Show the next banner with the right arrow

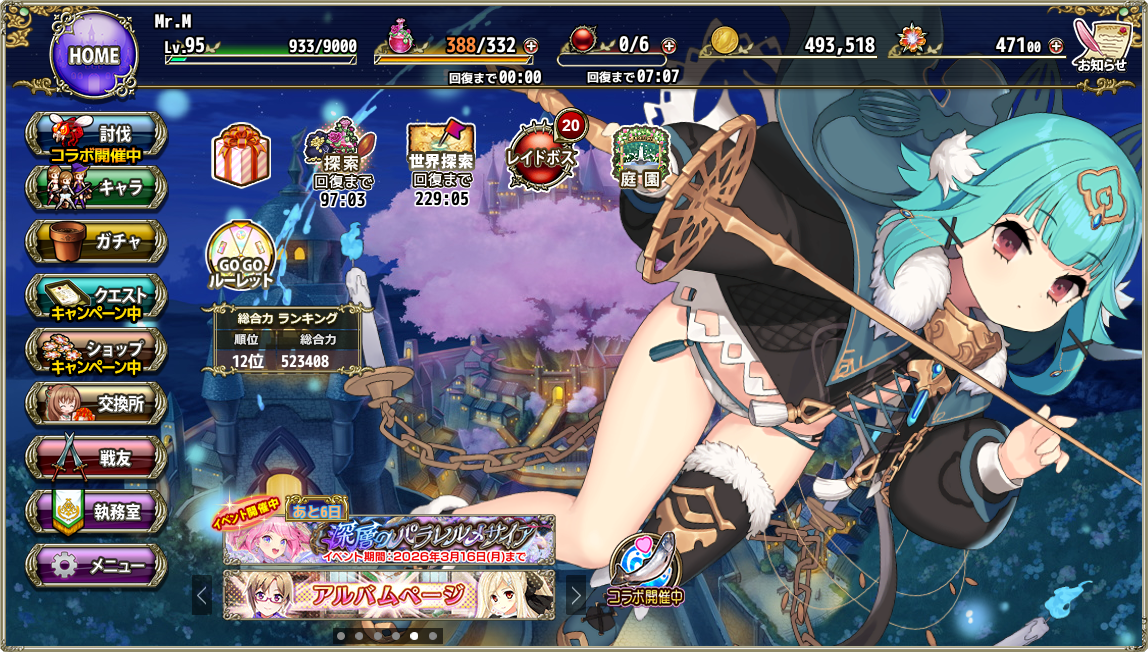[576, 595]
